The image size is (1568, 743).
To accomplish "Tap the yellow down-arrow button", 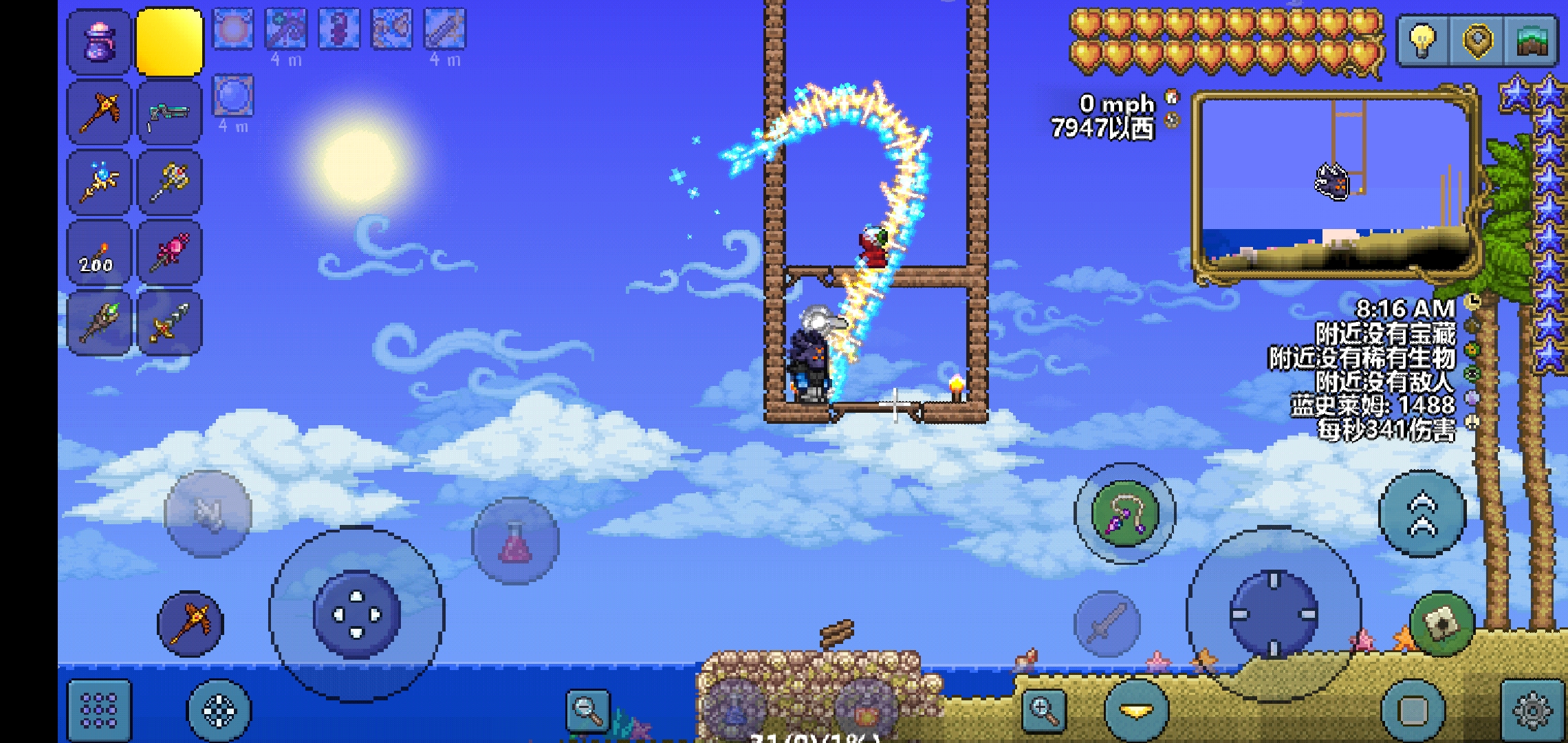I will [1136, 710].
